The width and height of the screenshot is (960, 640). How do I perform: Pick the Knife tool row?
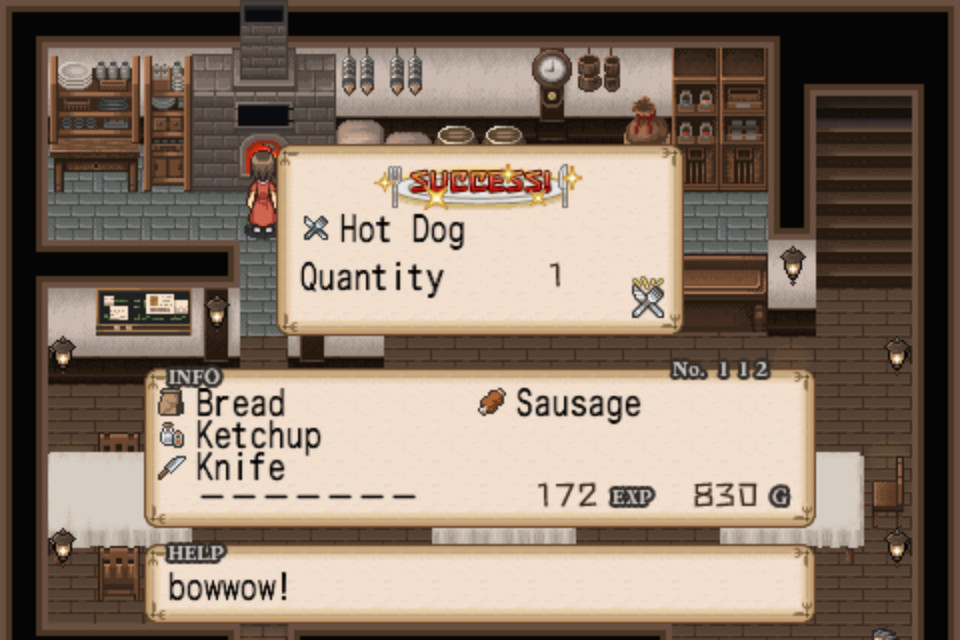pos(223,467)
